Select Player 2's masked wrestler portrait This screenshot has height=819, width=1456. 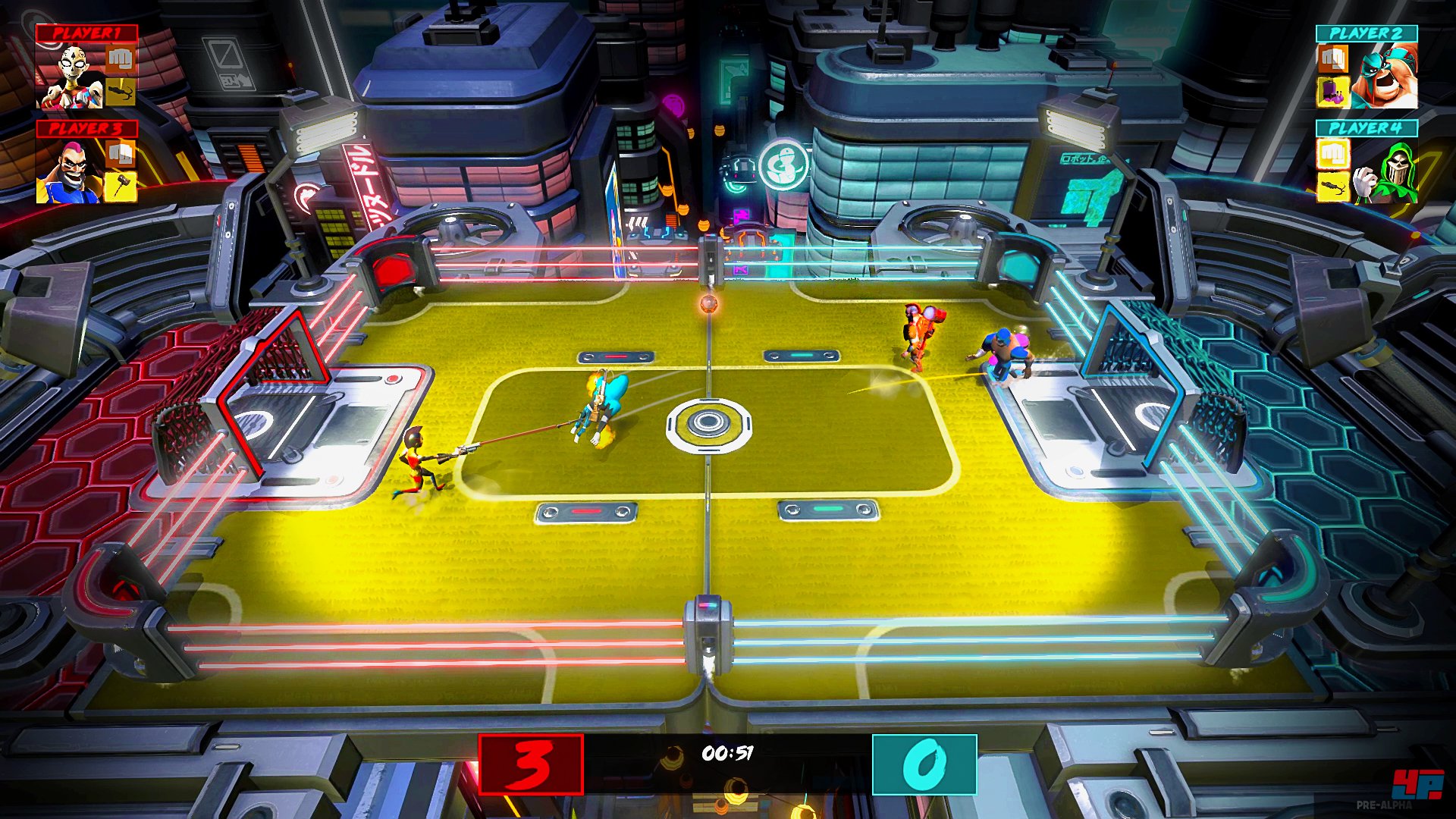(x=1384, y=76)
